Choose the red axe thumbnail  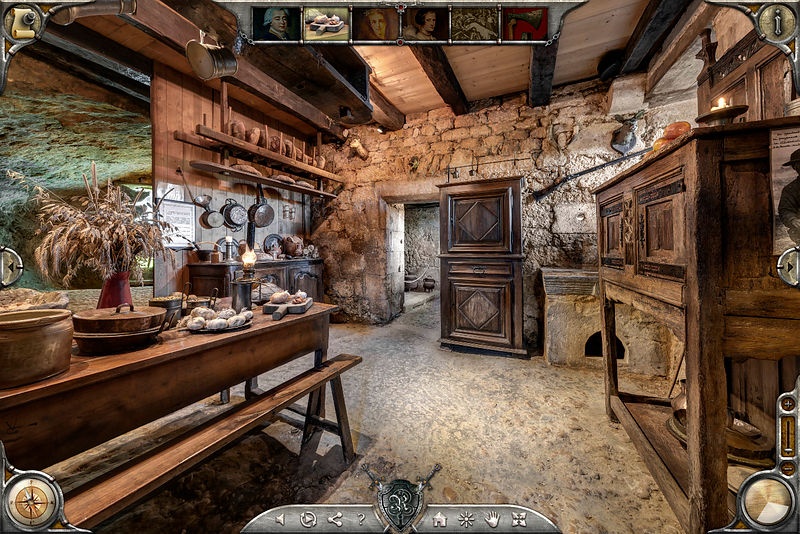pos(525,24)
